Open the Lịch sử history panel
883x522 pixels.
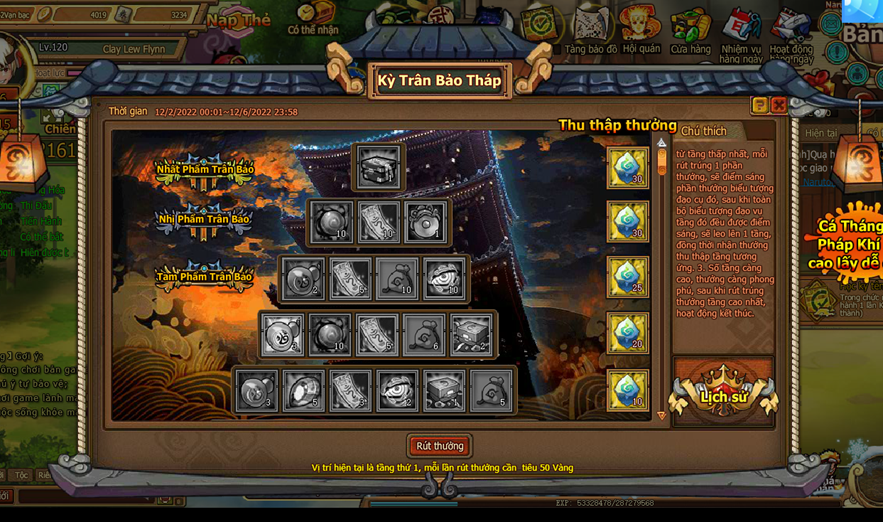click(723, 392)
